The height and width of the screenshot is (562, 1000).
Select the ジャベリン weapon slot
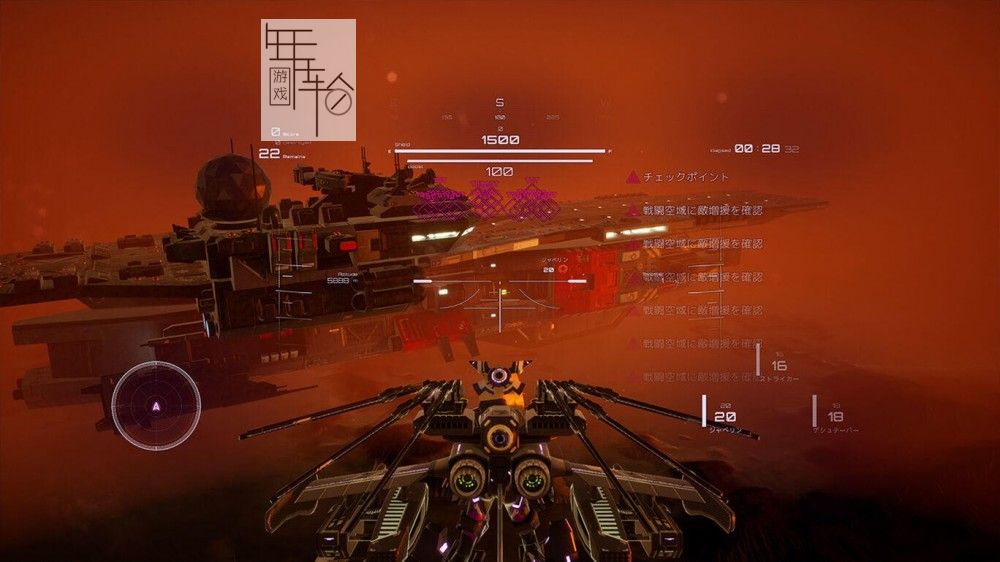pyautogui.click(x=724, y=417)
